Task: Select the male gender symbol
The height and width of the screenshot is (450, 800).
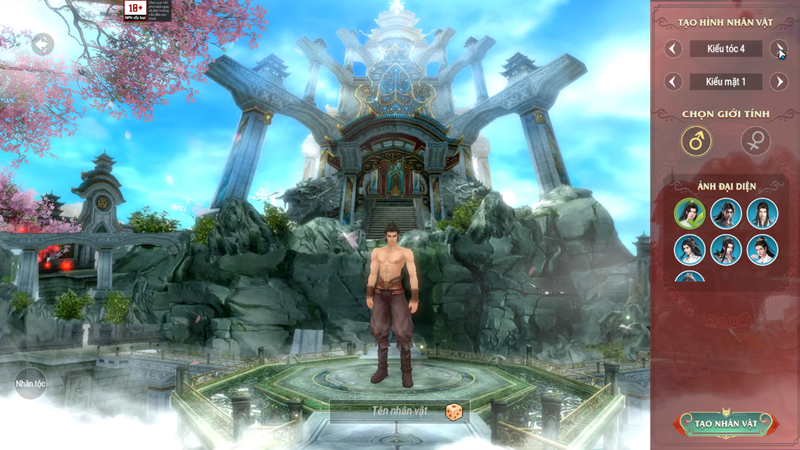Action: click(x=696, y=141)
